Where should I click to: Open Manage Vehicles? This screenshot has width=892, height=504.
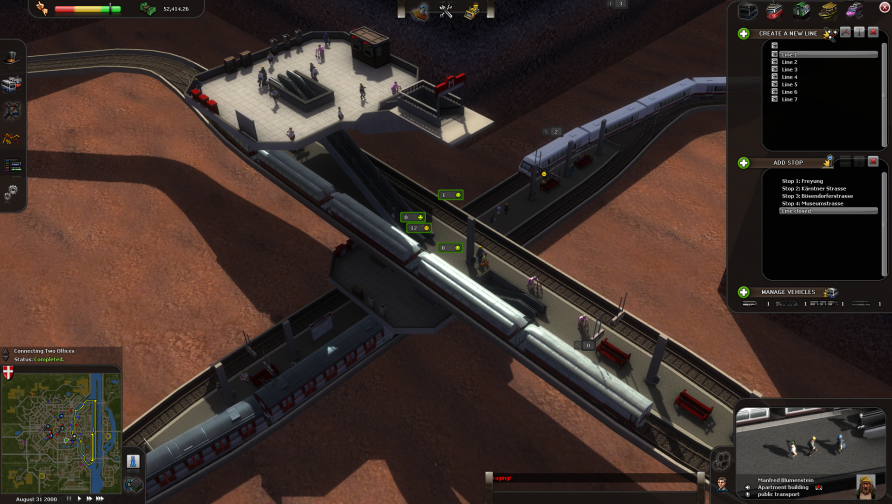coord(744,292)
